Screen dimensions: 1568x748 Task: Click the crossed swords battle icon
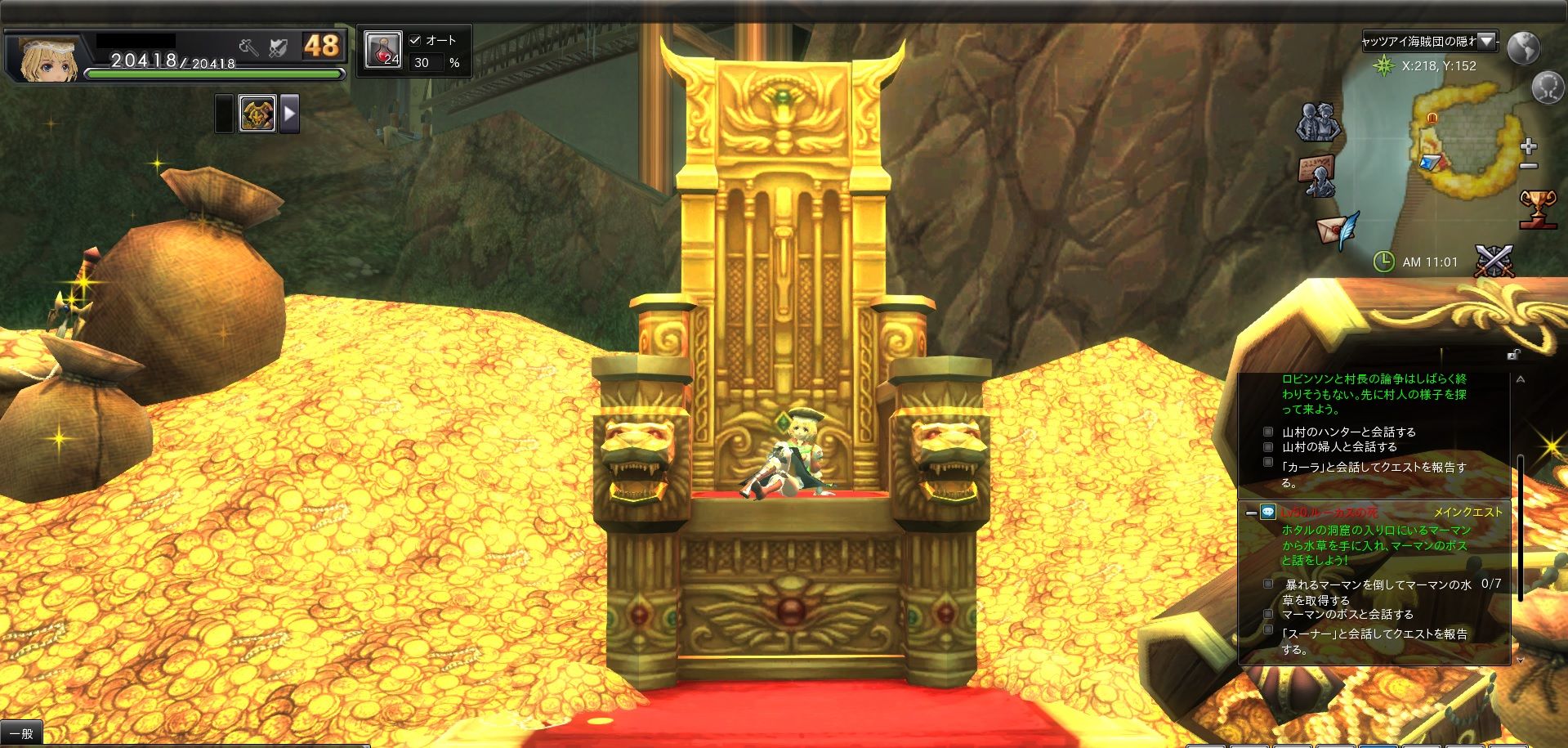[1494, 262]
